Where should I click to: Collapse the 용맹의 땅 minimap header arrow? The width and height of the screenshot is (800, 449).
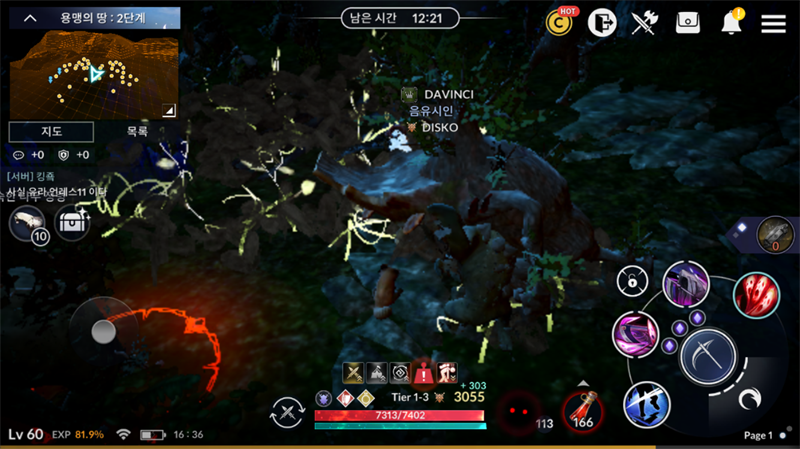(30, 18)
